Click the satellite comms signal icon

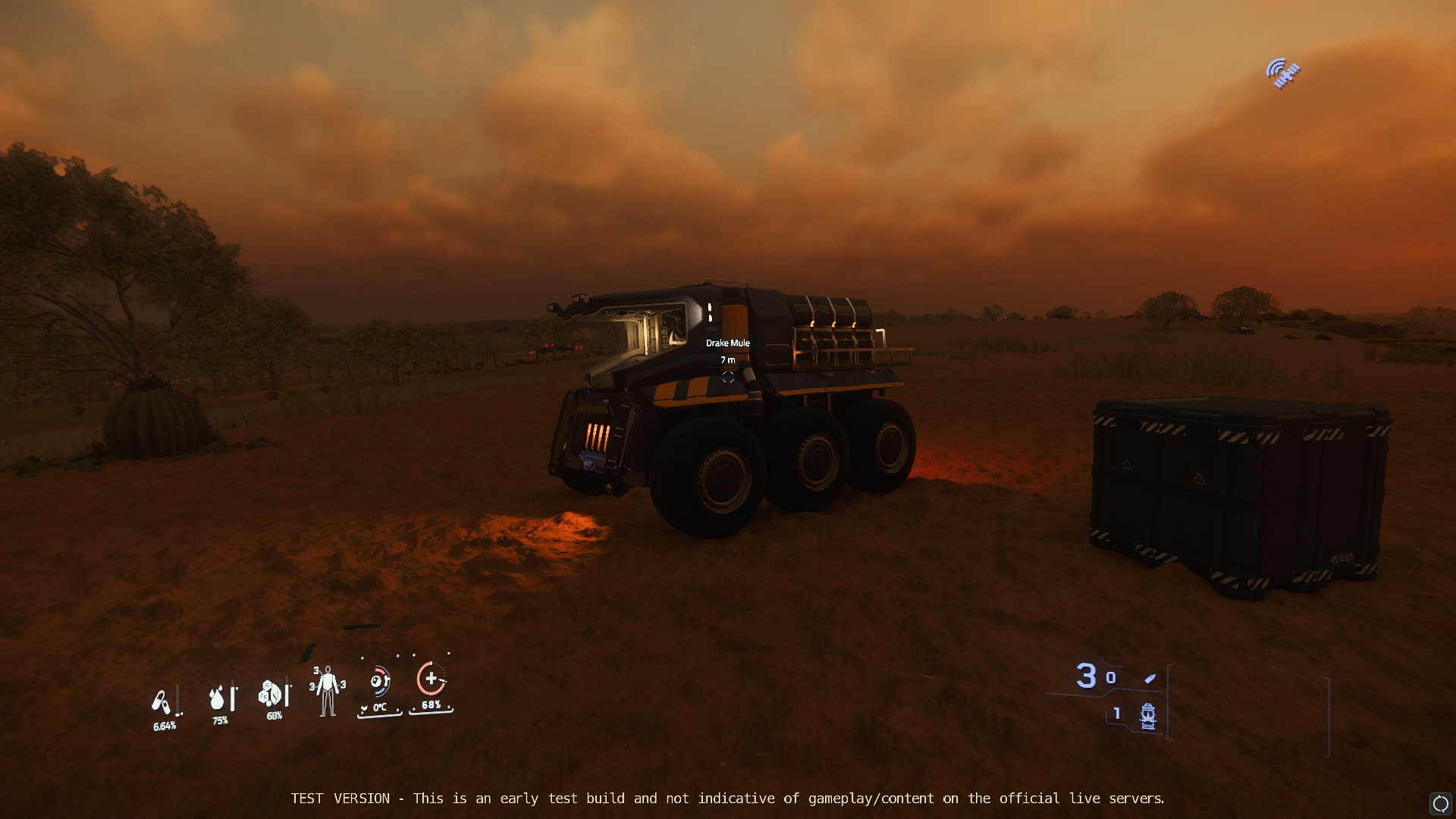pos(1282,74)
